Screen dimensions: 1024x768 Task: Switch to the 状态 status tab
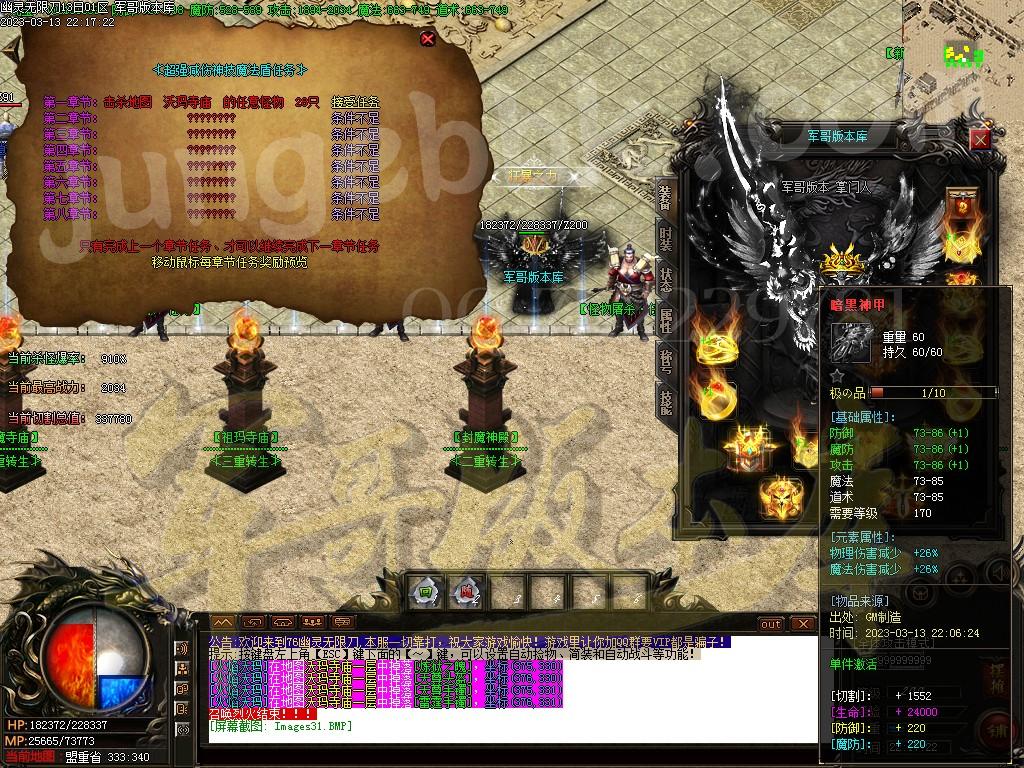(665, 279)
